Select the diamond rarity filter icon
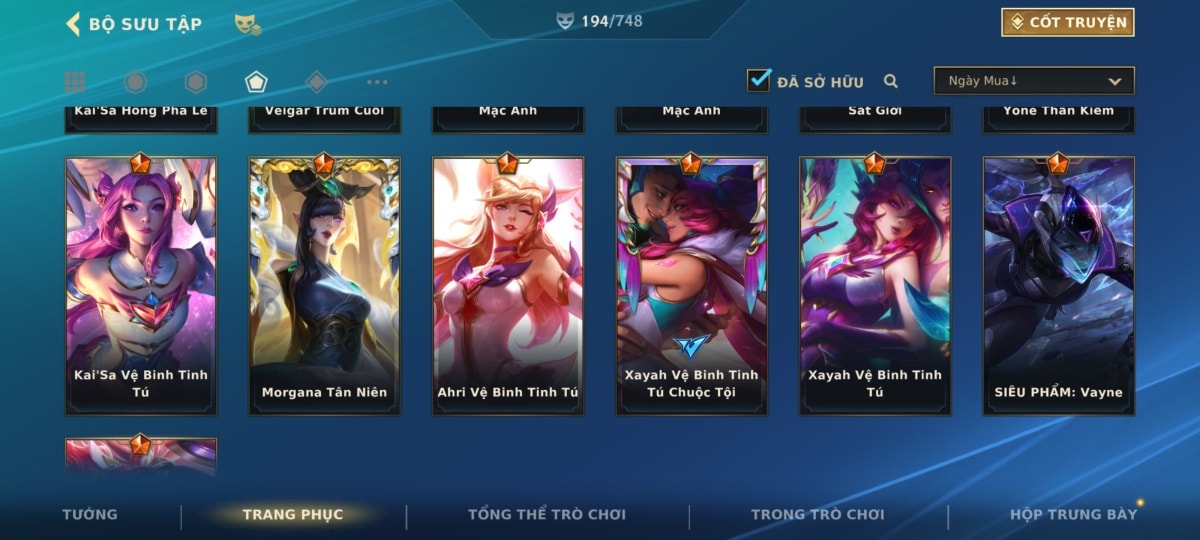 317,82
